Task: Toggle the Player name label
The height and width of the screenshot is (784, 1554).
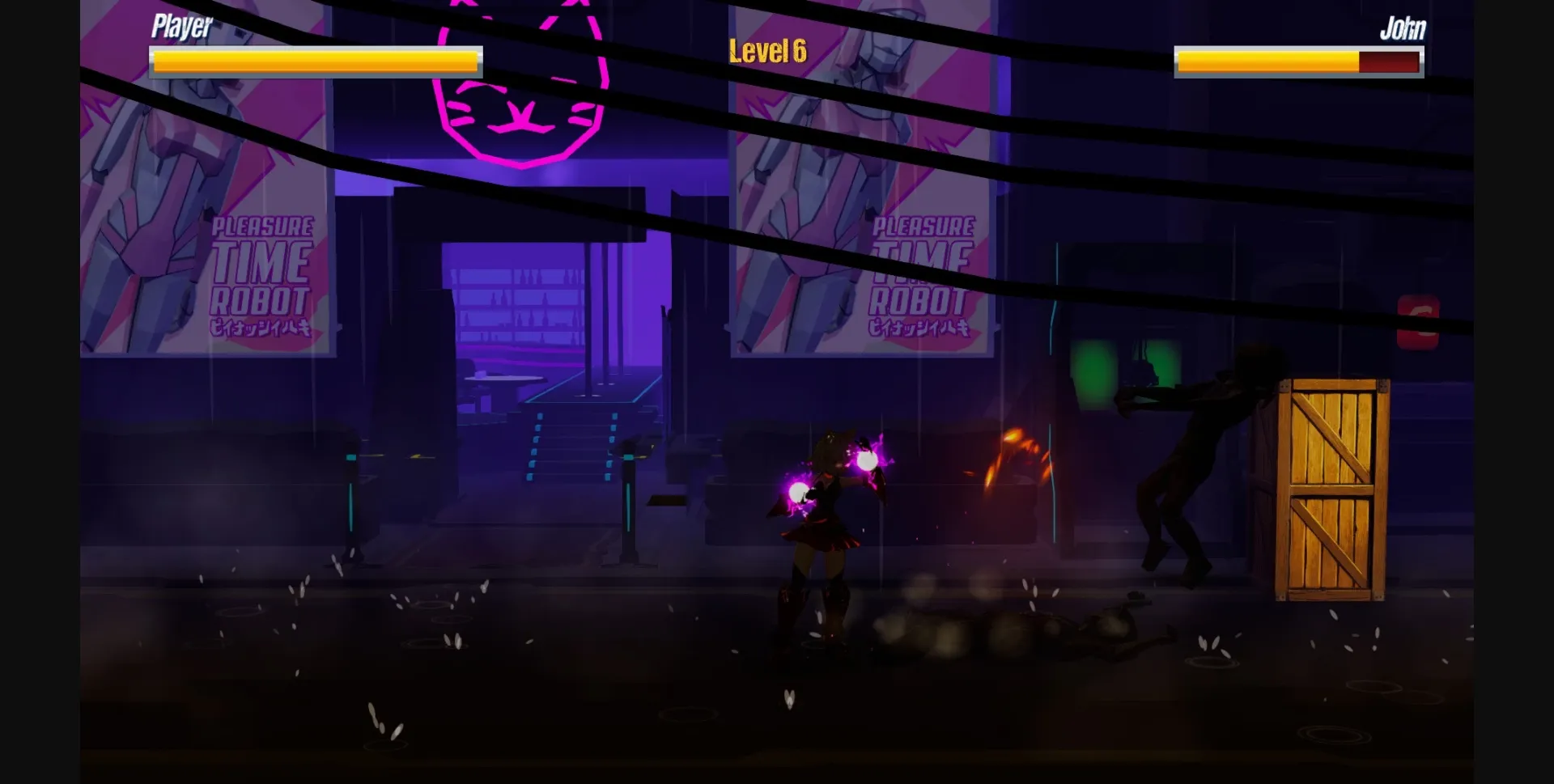Action: (x=180, y=27)
